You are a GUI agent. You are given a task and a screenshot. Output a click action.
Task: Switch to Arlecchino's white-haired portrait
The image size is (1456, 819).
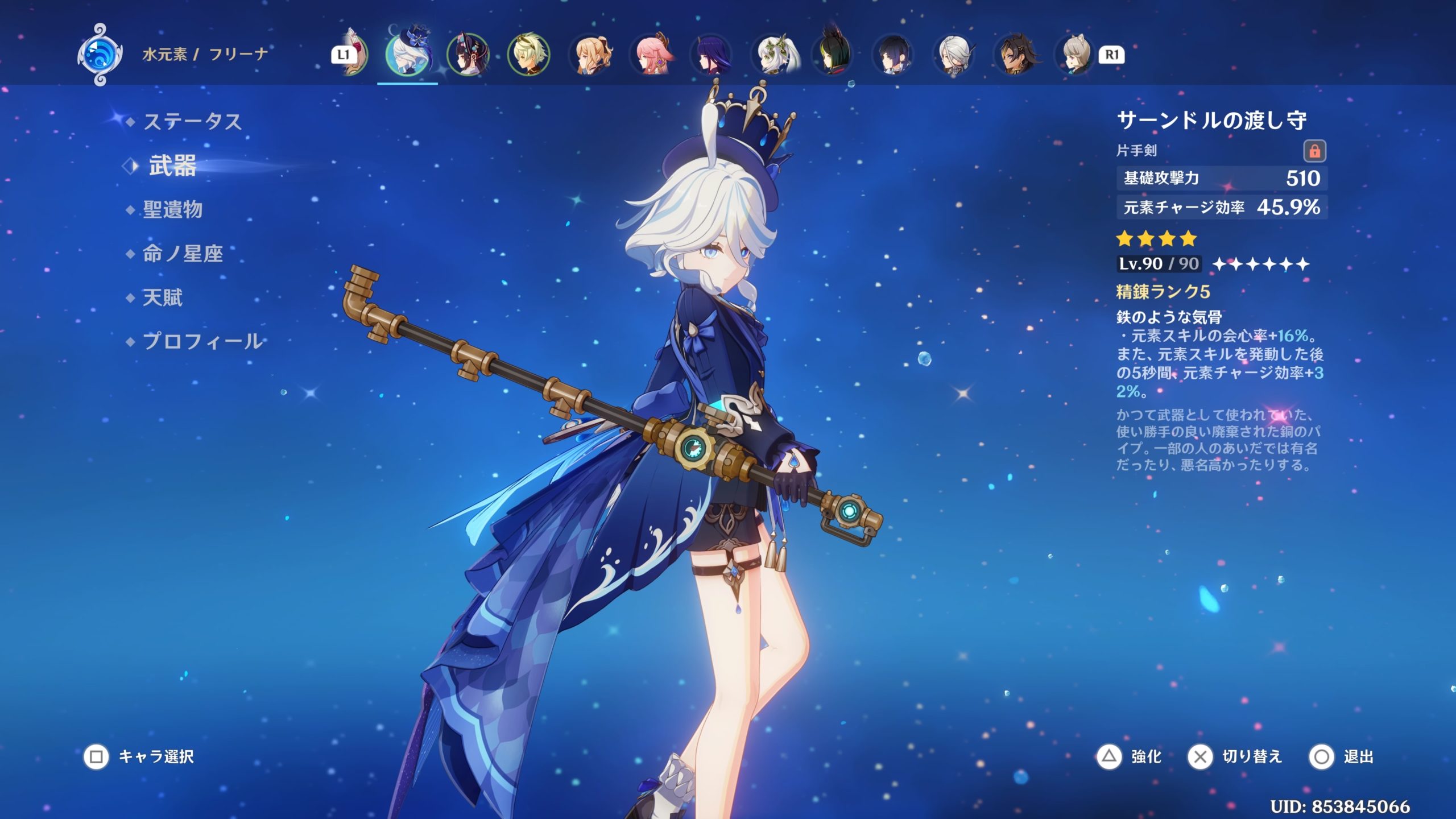pos(955,55)
